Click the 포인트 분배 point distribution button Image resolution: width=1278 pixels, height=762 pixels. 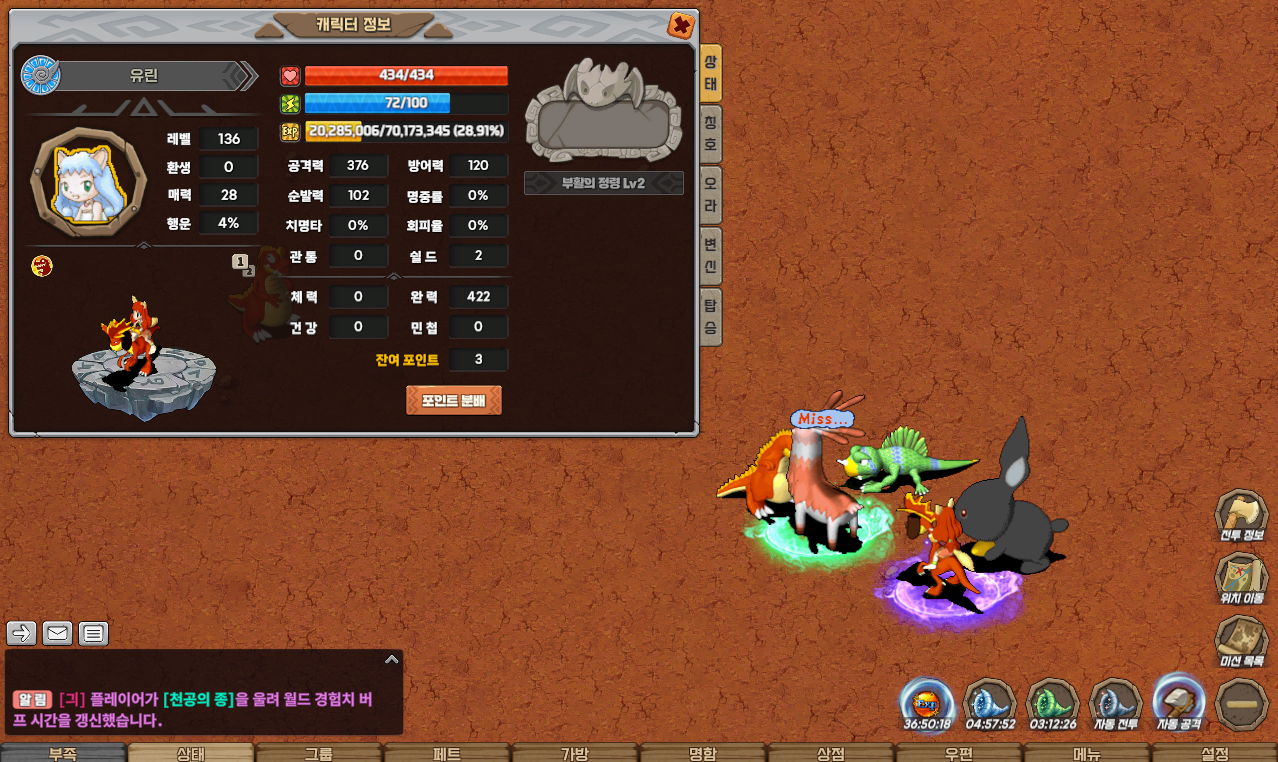coord(454,400)
